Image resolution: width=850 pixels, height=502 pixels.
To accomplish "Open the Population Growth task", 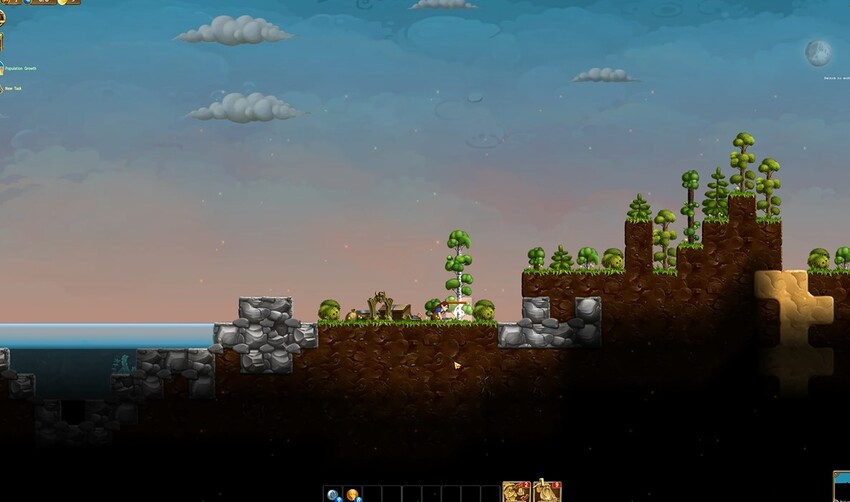I will tap(18, 68).
